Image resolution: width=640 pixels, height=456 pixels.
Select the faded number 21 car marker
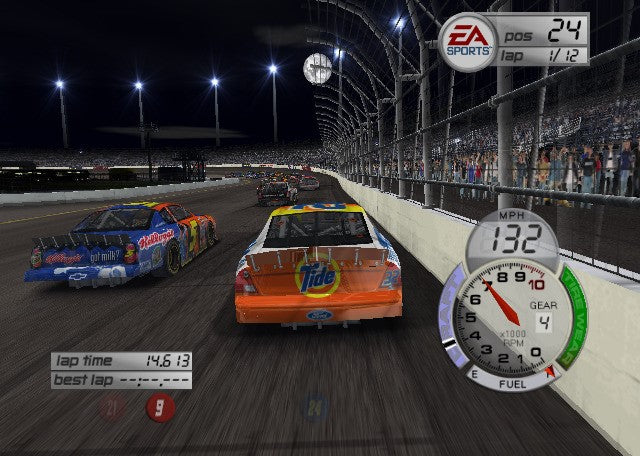pos(113,407)
